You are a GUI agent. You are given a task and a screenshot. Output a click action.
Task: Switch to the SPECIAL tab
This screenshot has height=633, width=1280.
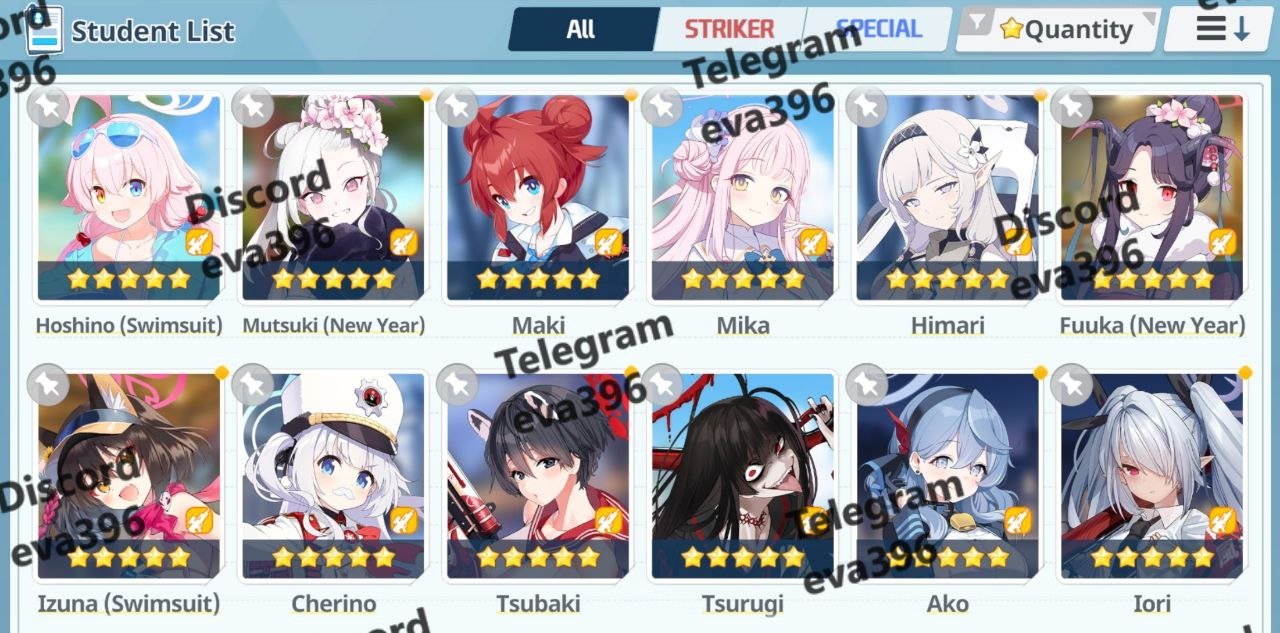tap(879, 29)
